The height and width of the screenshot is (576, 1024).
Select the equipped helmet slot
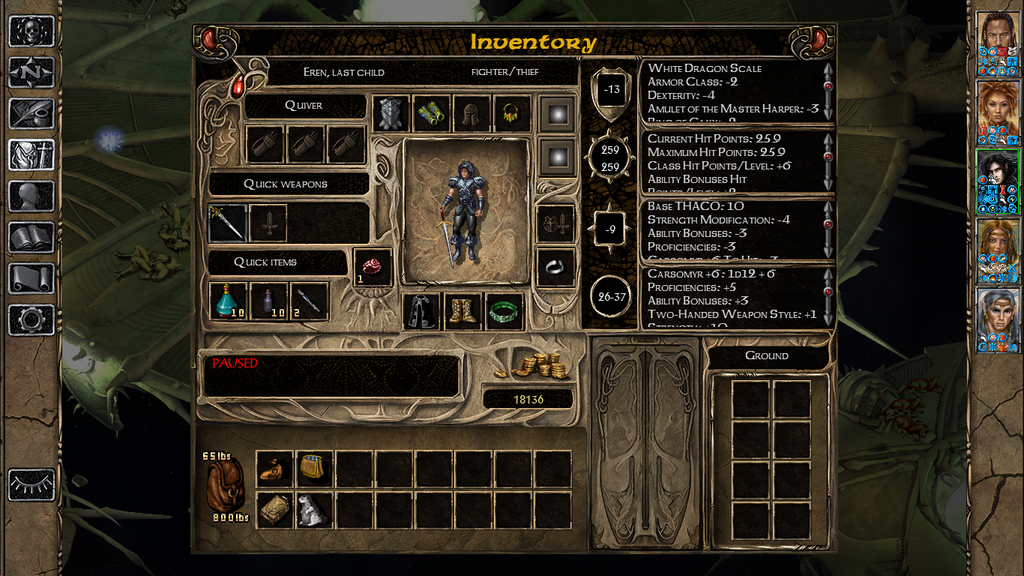point(472,114)
